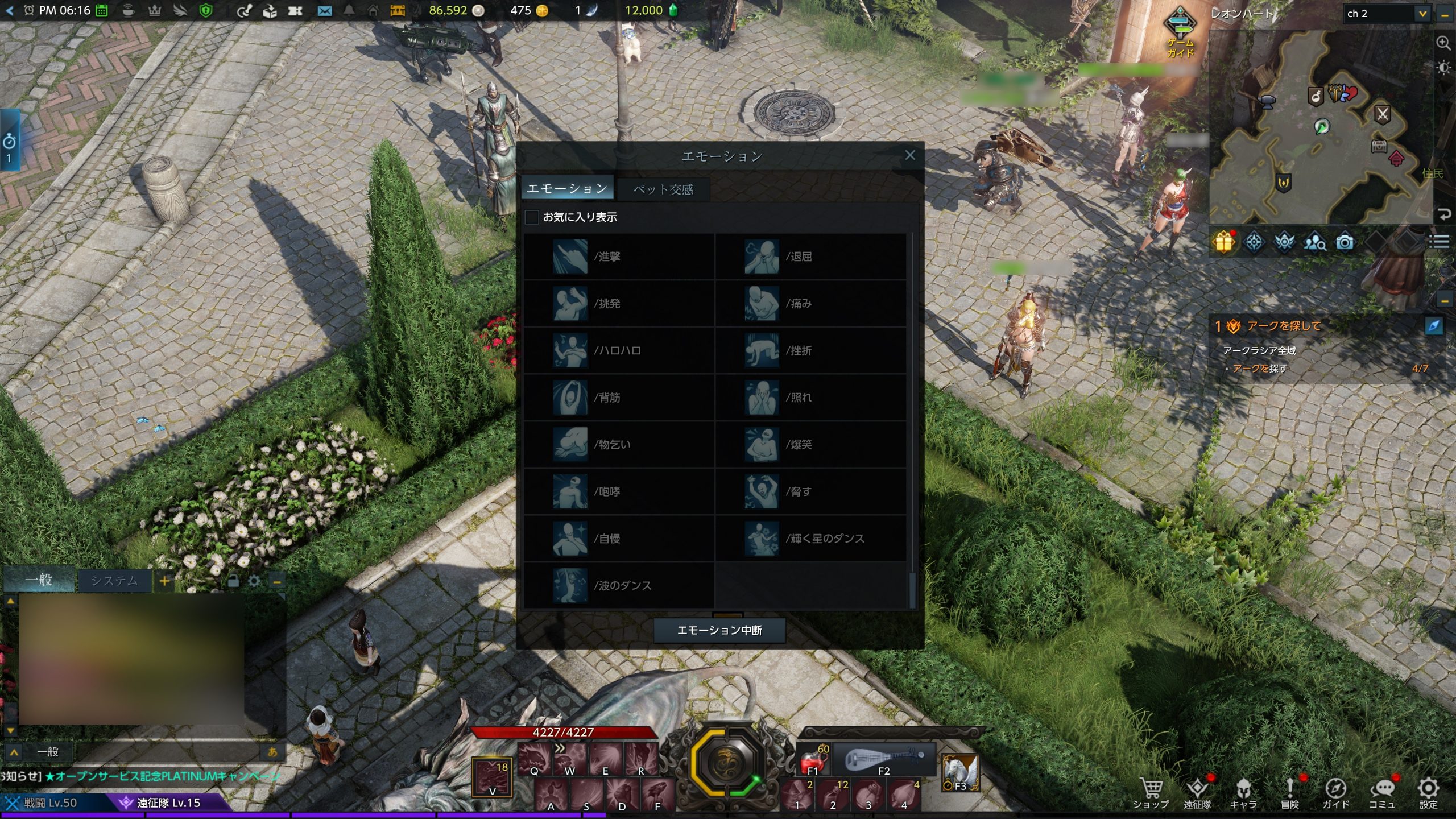Open the ゲームガイド signpost icon
The height and width of the screenshot is (819, 1456).
pyautogui.click(x=1180, y=32)
